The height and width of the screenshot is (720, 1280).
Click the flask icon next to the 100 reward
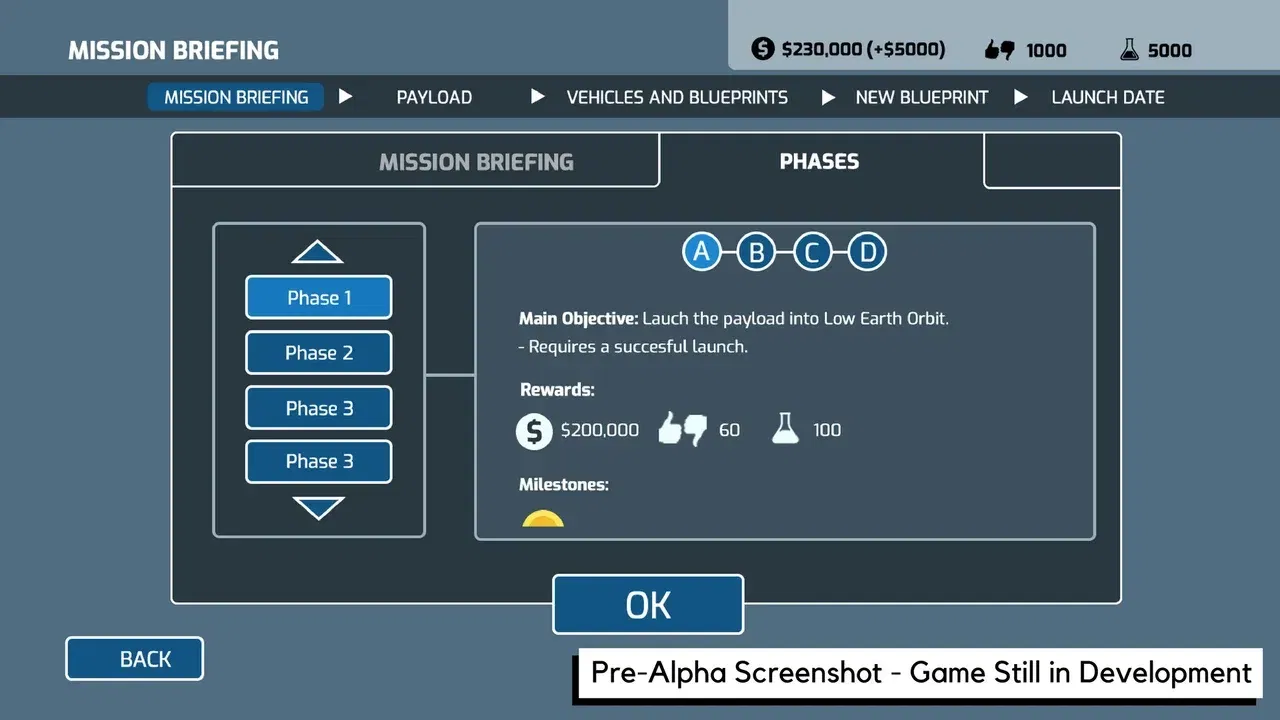pos(786,429)
